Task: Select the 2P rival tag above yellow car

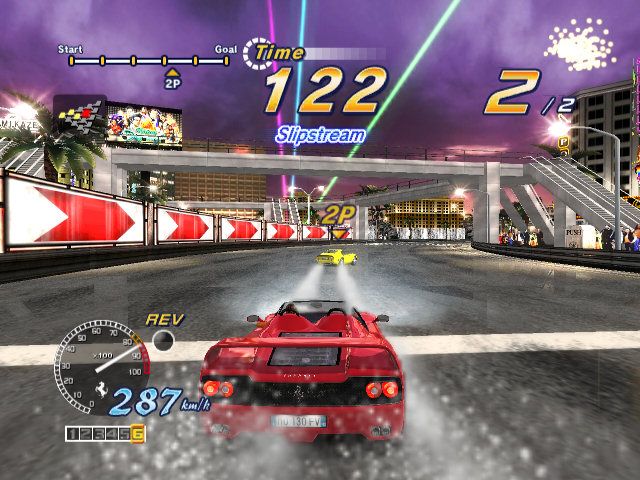Action: [339, 213]
